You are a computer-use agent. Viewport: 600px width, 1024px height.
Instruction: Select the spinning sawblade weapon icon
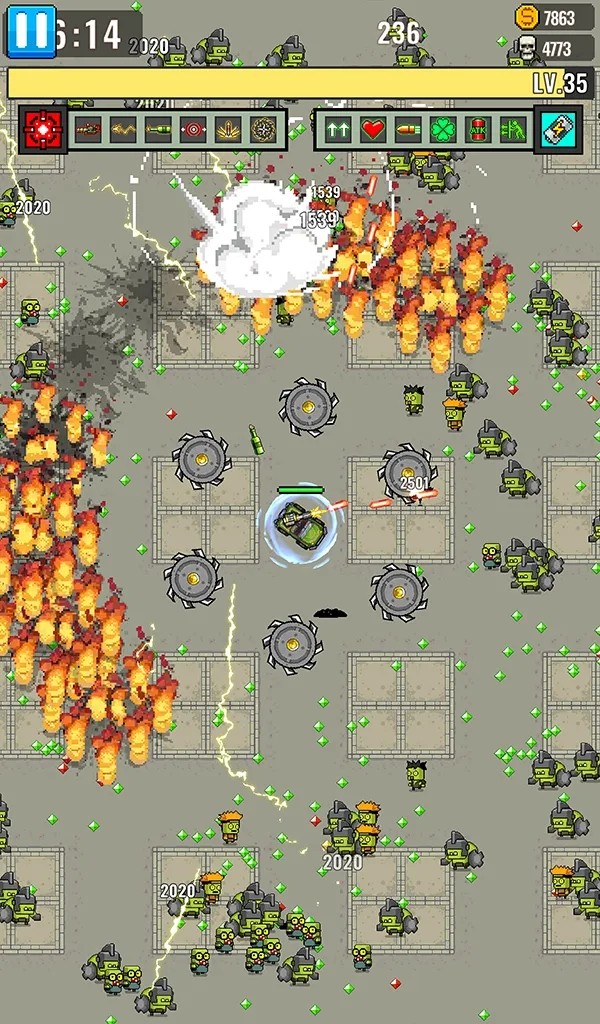[x=263, y=129]
